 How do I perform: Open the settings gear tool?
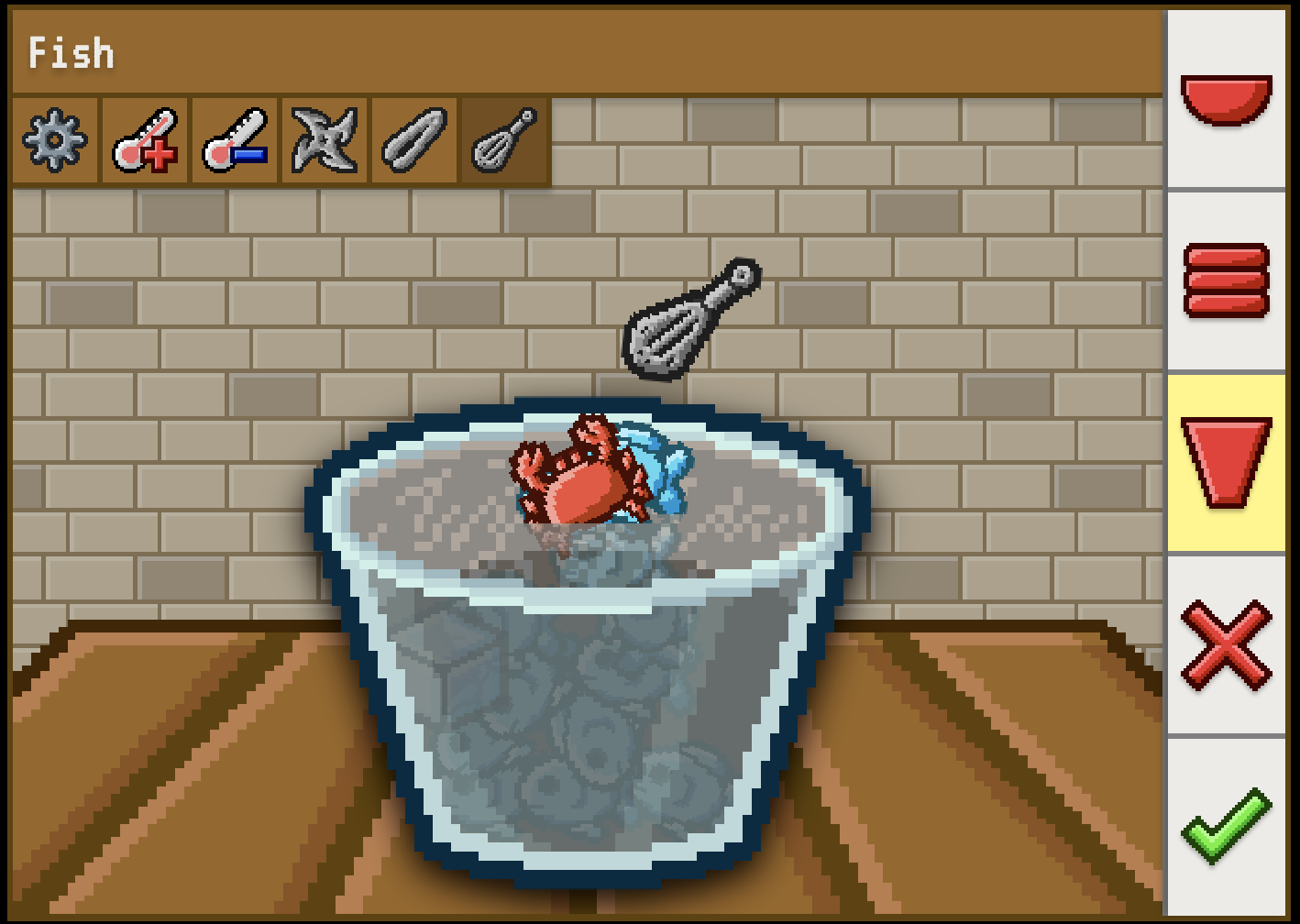(55, 142)
